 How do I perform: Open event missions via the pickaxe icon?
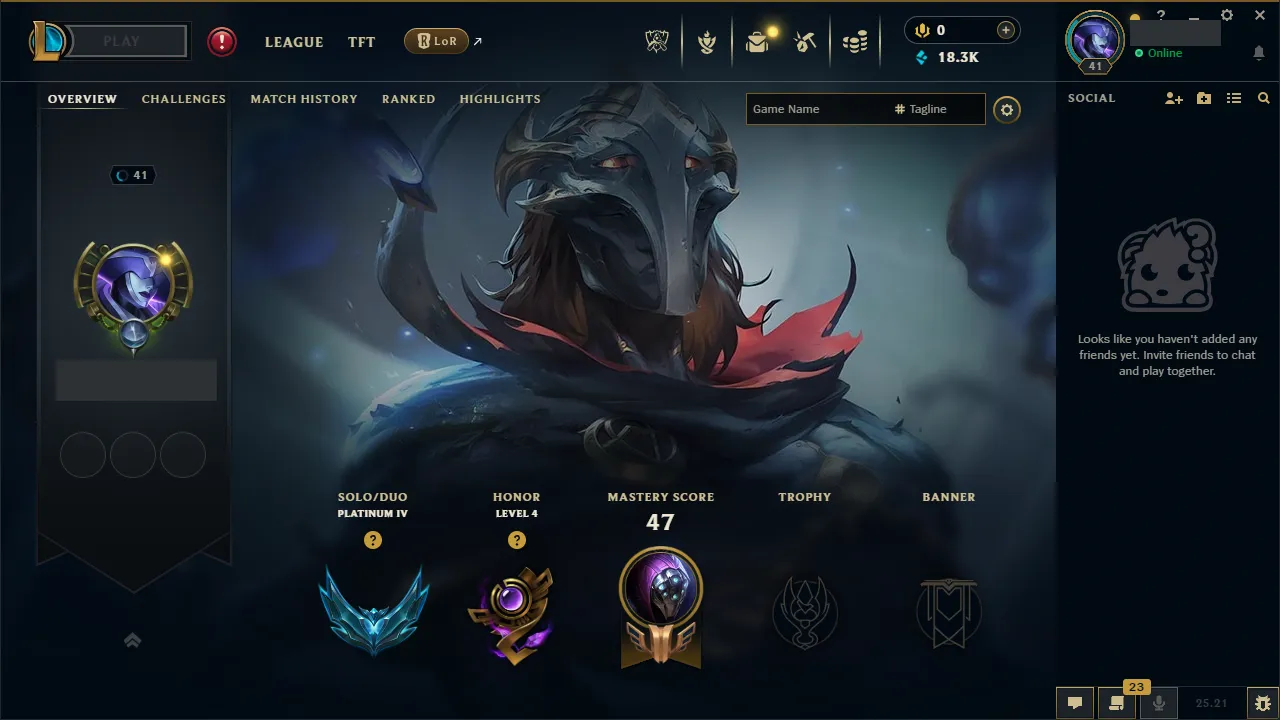click(x=806, y=41)
